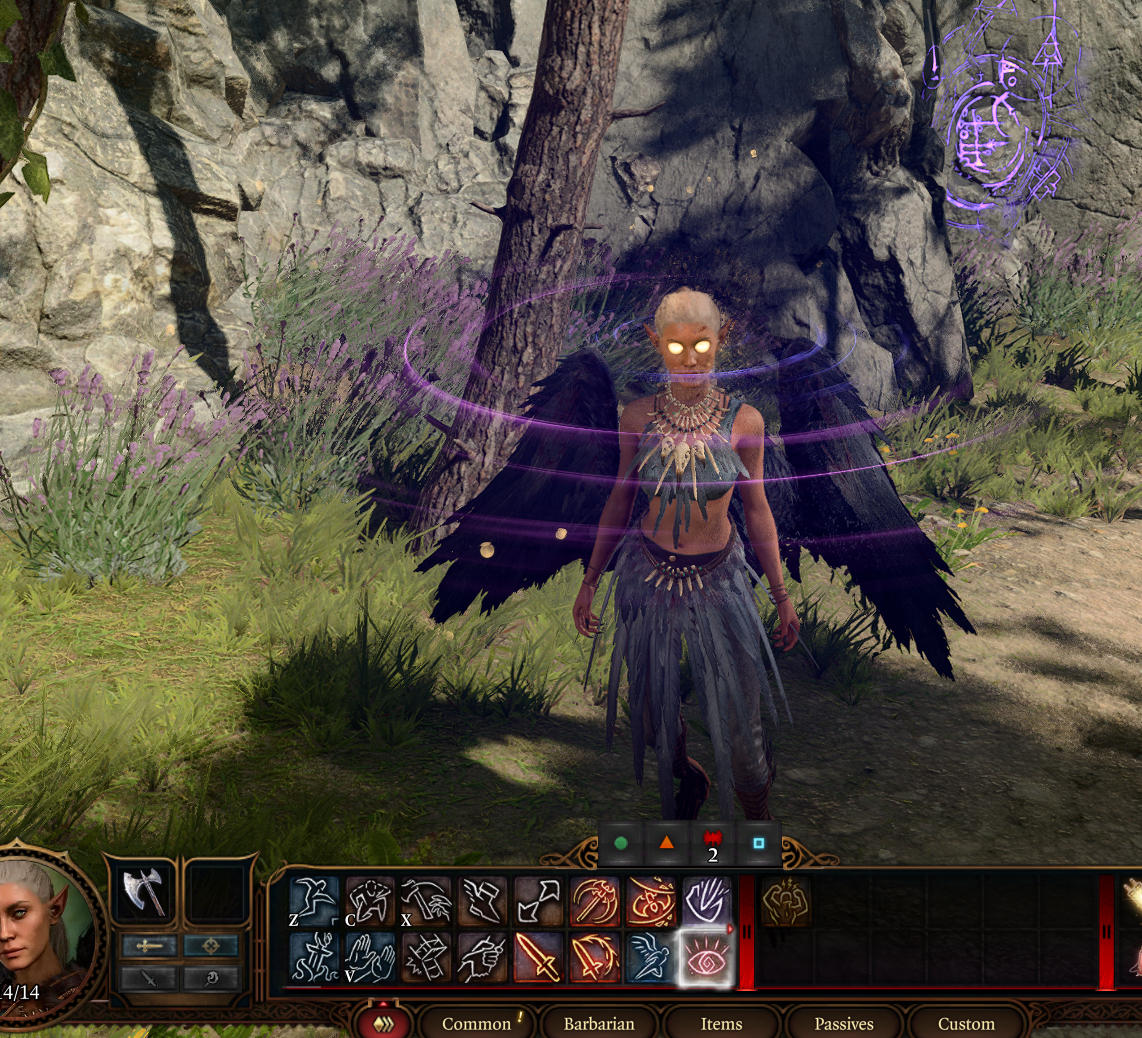
Task: Click the red rage charges resource icon
Action: pos(712,842)
